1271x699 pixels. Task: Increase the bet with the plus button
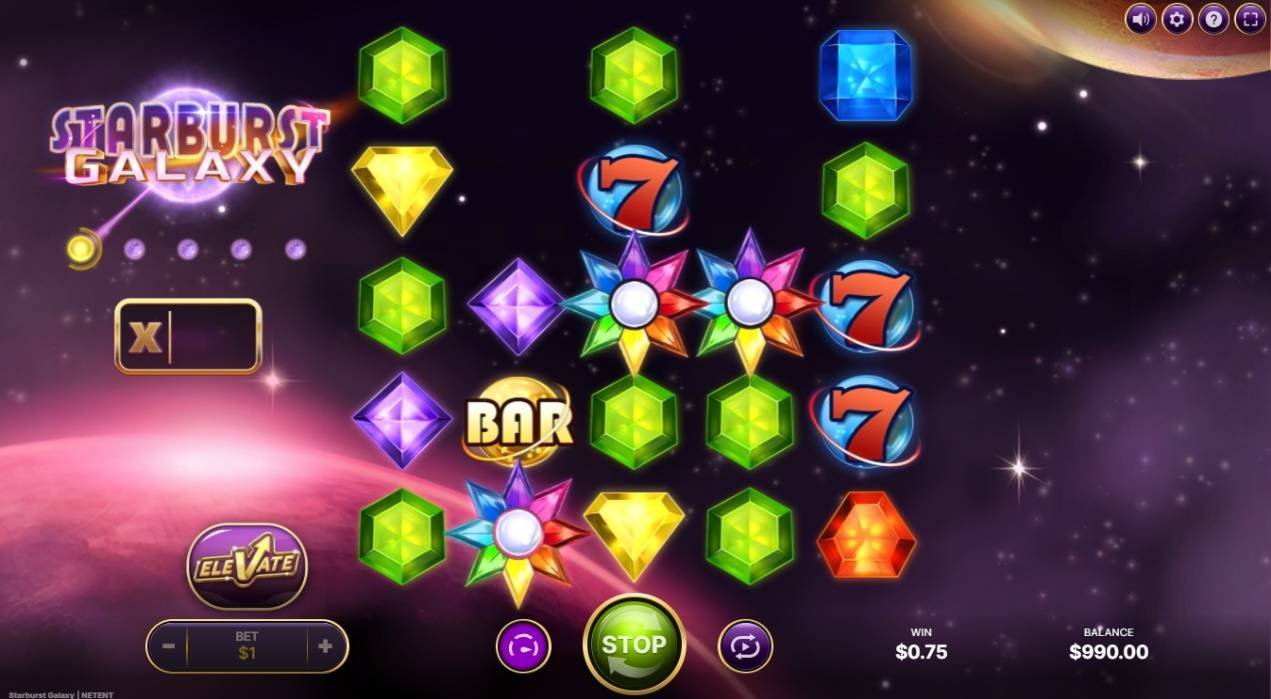click(325, 646)
